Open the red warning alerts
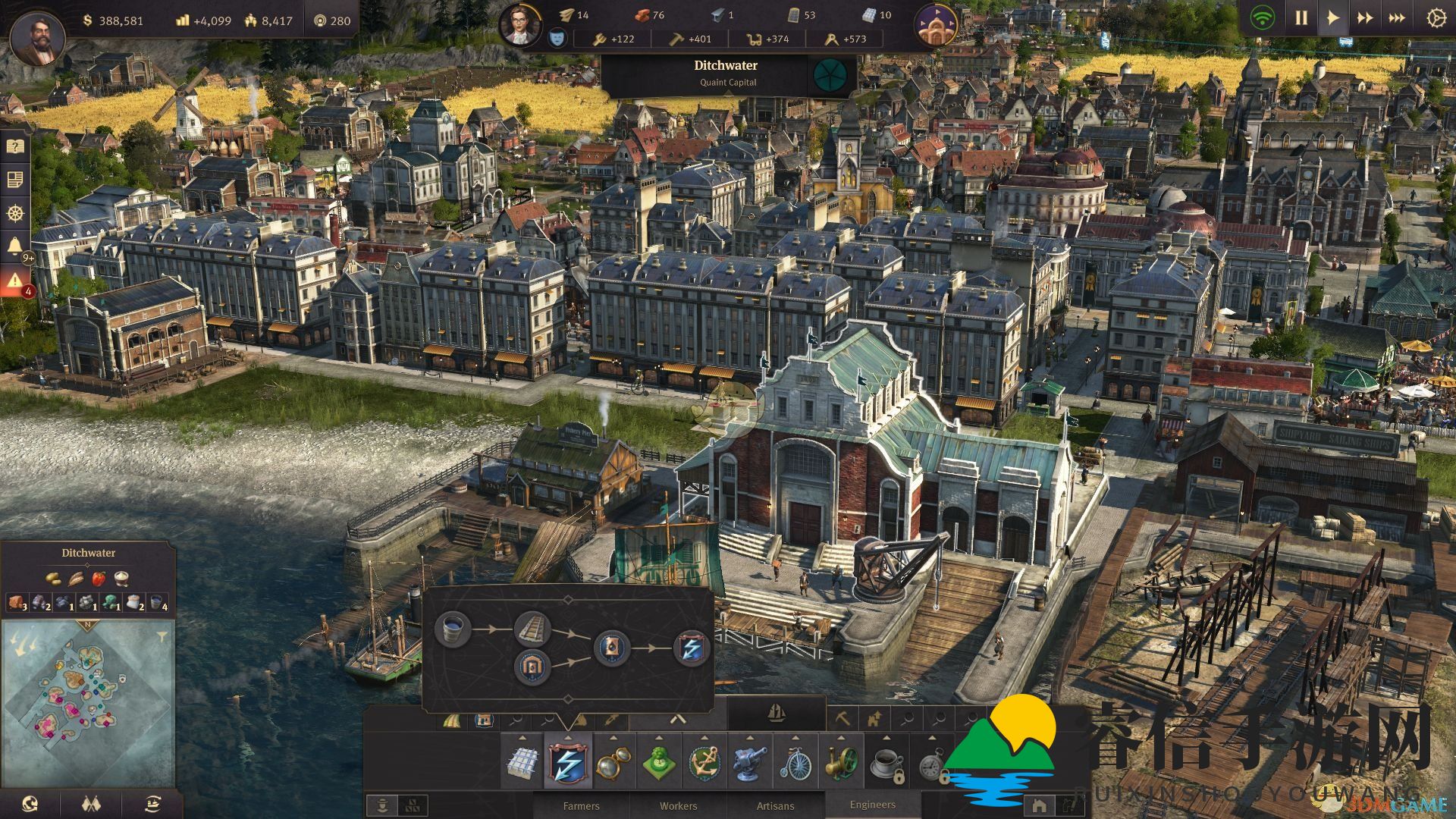 15,281
